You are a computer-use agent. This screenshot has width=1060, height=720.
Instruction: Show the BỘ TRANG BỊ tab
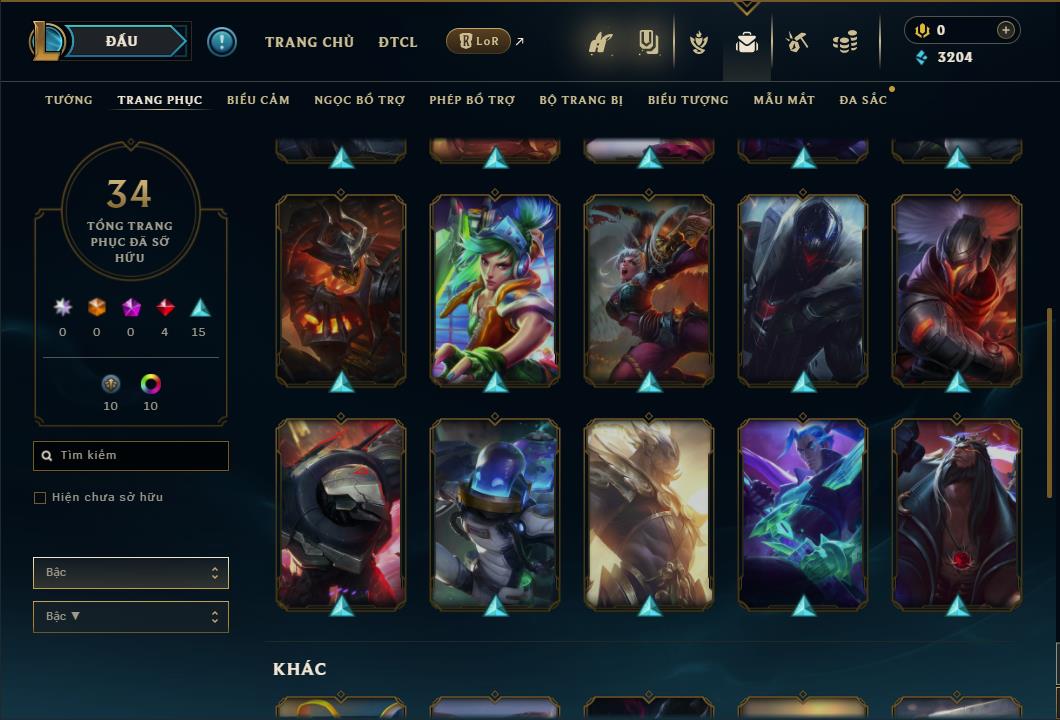[581, 100]
